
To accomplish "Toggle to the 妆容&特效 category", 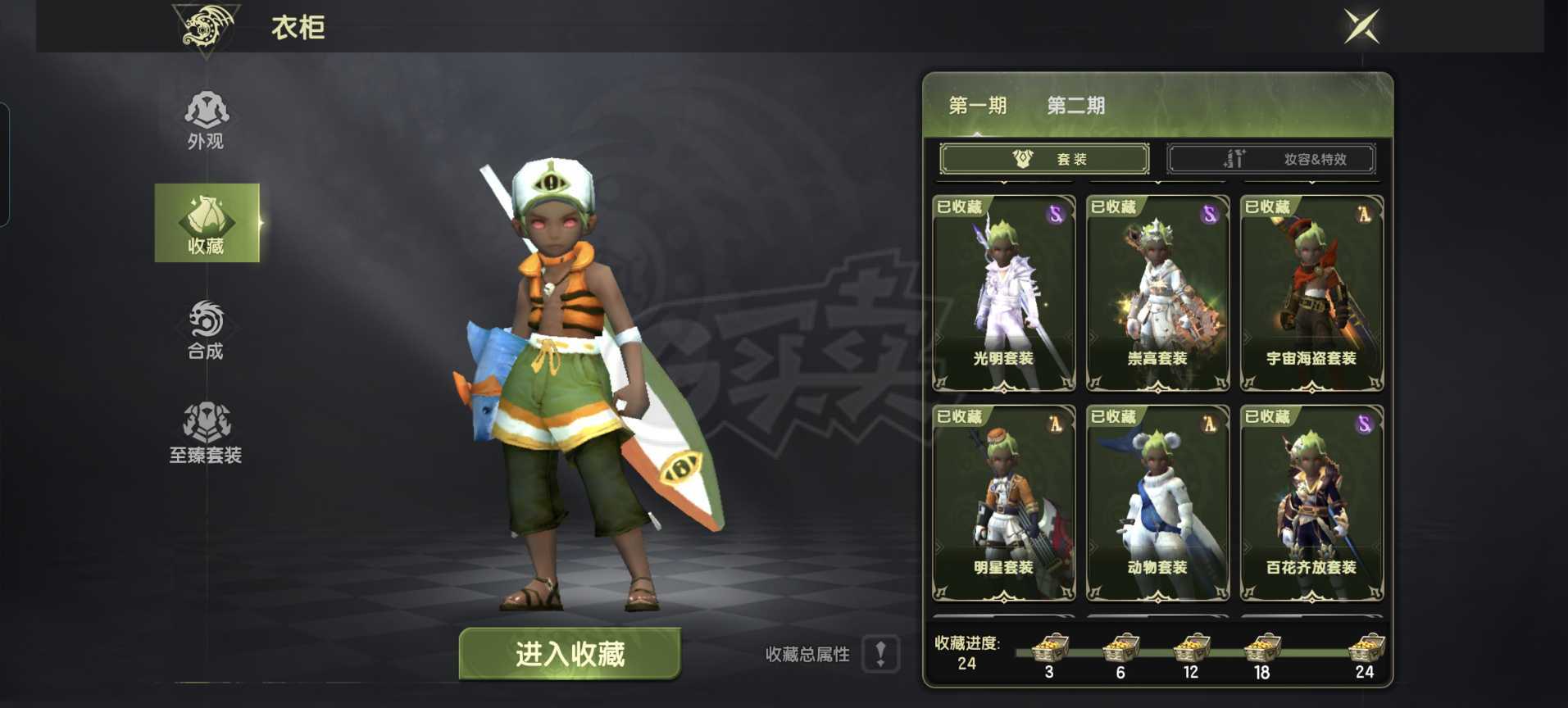I will point(1273,159).
